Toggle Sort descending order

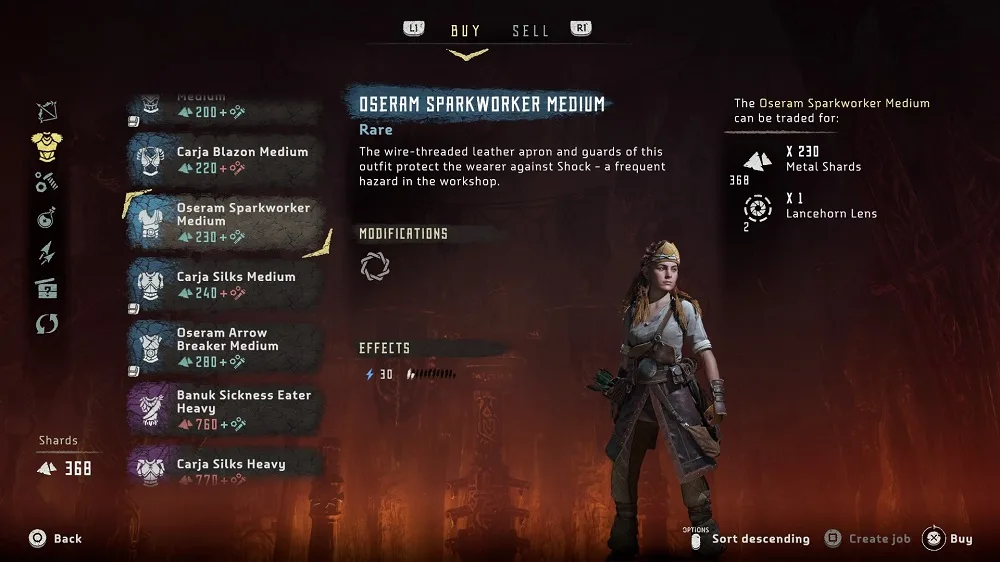pyautogui.click(x=751, y=539)
